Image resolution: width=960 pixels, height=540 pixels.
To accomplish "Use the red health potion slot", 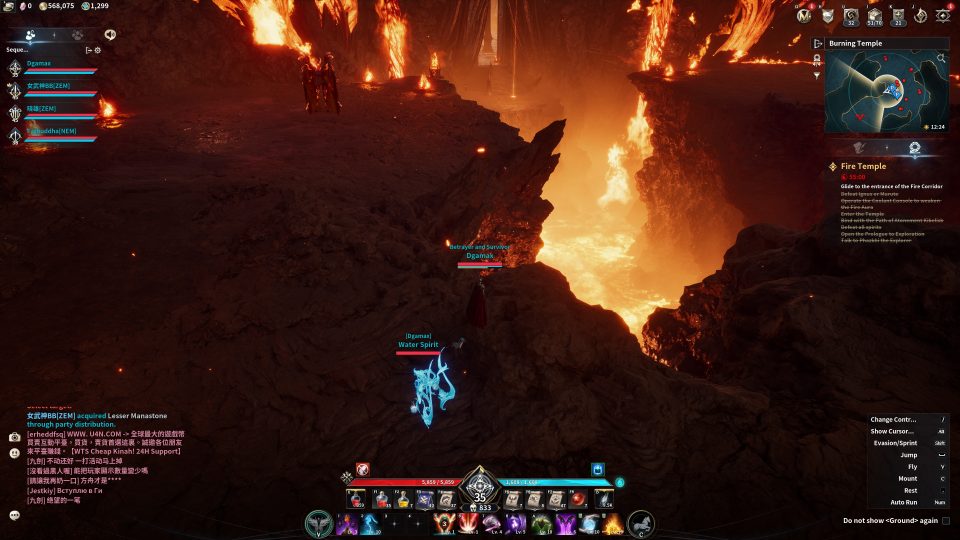I will [x=382, y=499].
